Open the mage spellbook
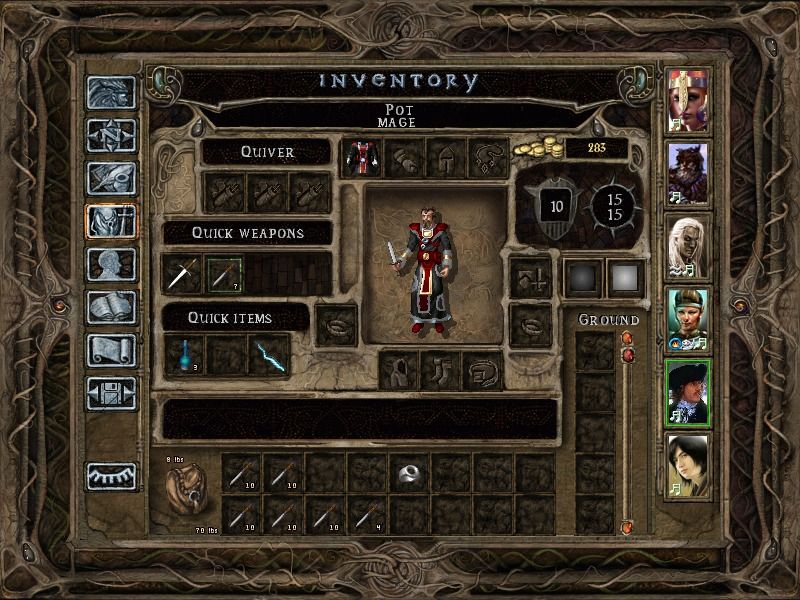800x600 pixels. point(110,308)
